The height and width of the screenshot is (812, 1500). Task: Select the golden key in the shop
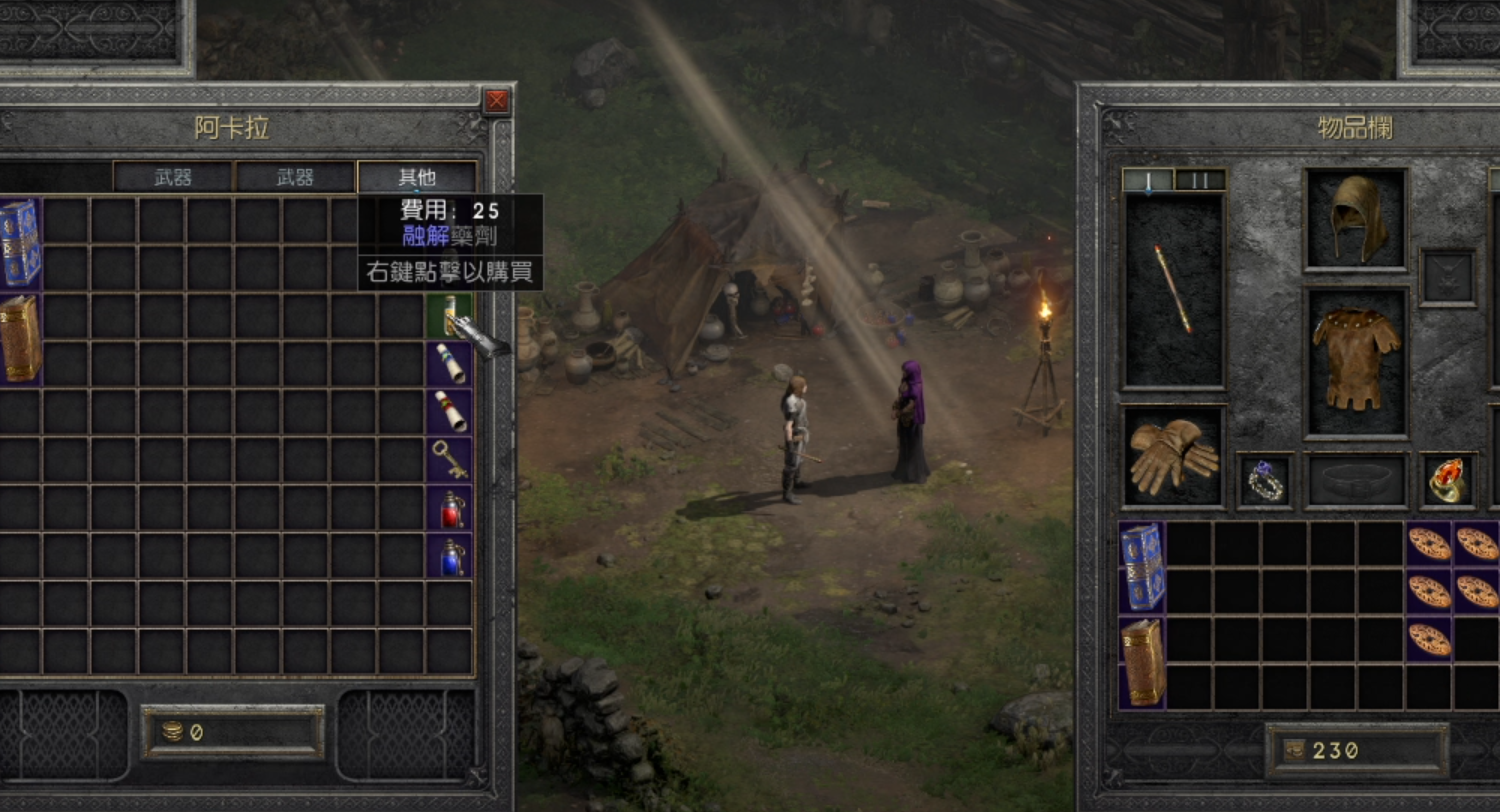pos(449,459)
